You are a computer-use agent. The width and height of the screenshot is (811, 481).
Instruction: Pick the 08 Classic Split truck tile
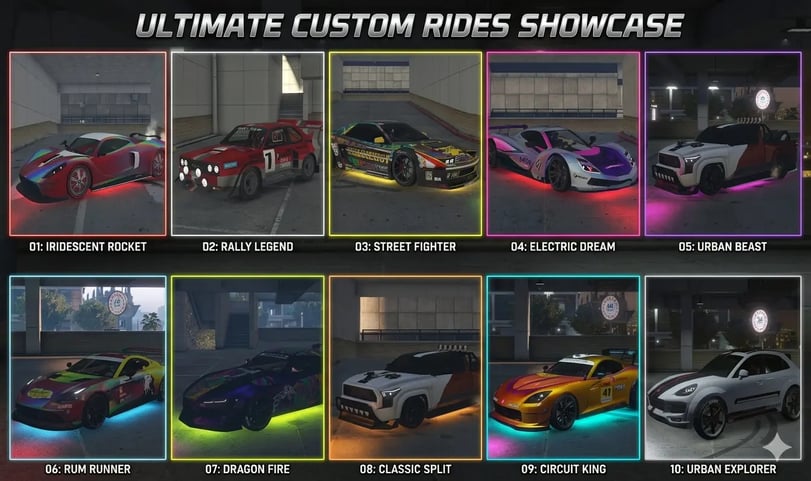(405, 367)
